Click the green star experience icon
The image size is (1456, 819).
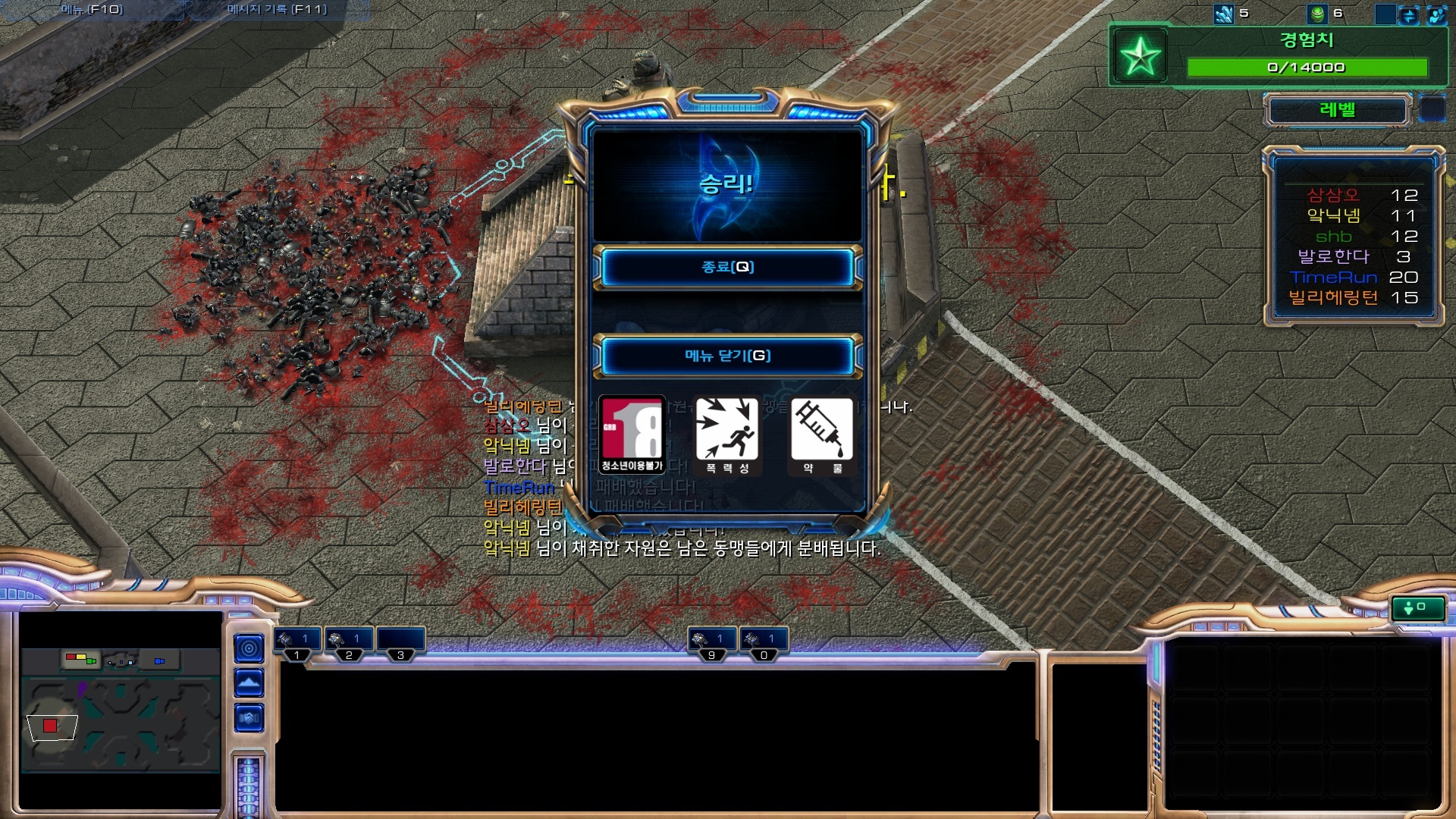pyautogui.click(x=1141, y=56)
